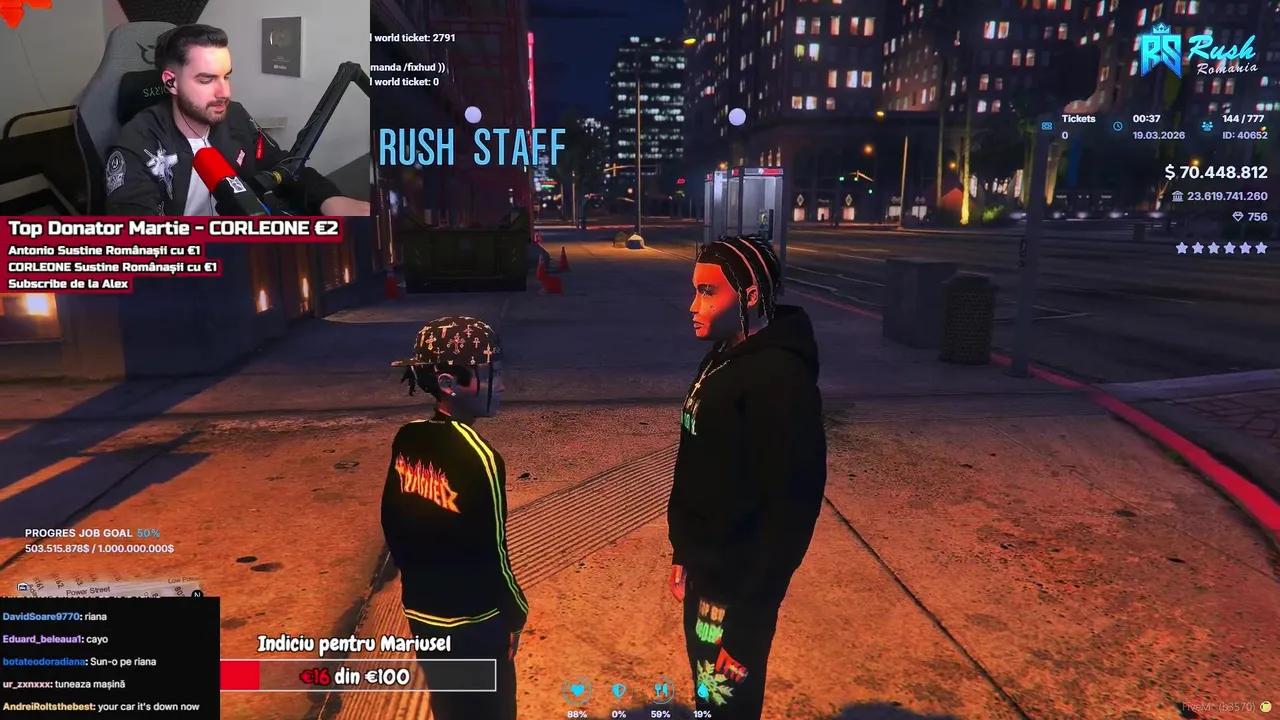
Task: Click the Subscribe de la Alex banner
Action: pyautogui.click(x=67, y=283)
